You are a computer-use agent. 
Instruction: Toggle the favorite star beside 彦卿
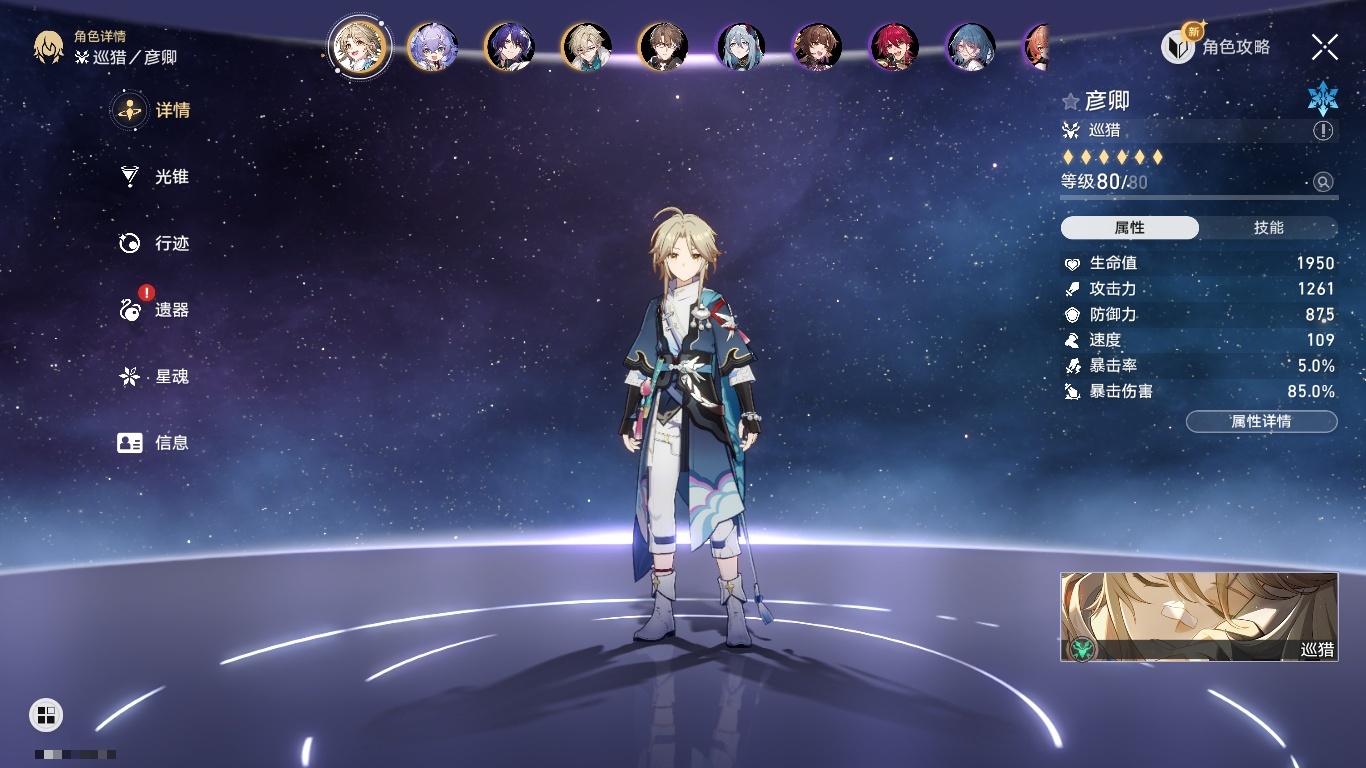click(x=1071, y=101)
